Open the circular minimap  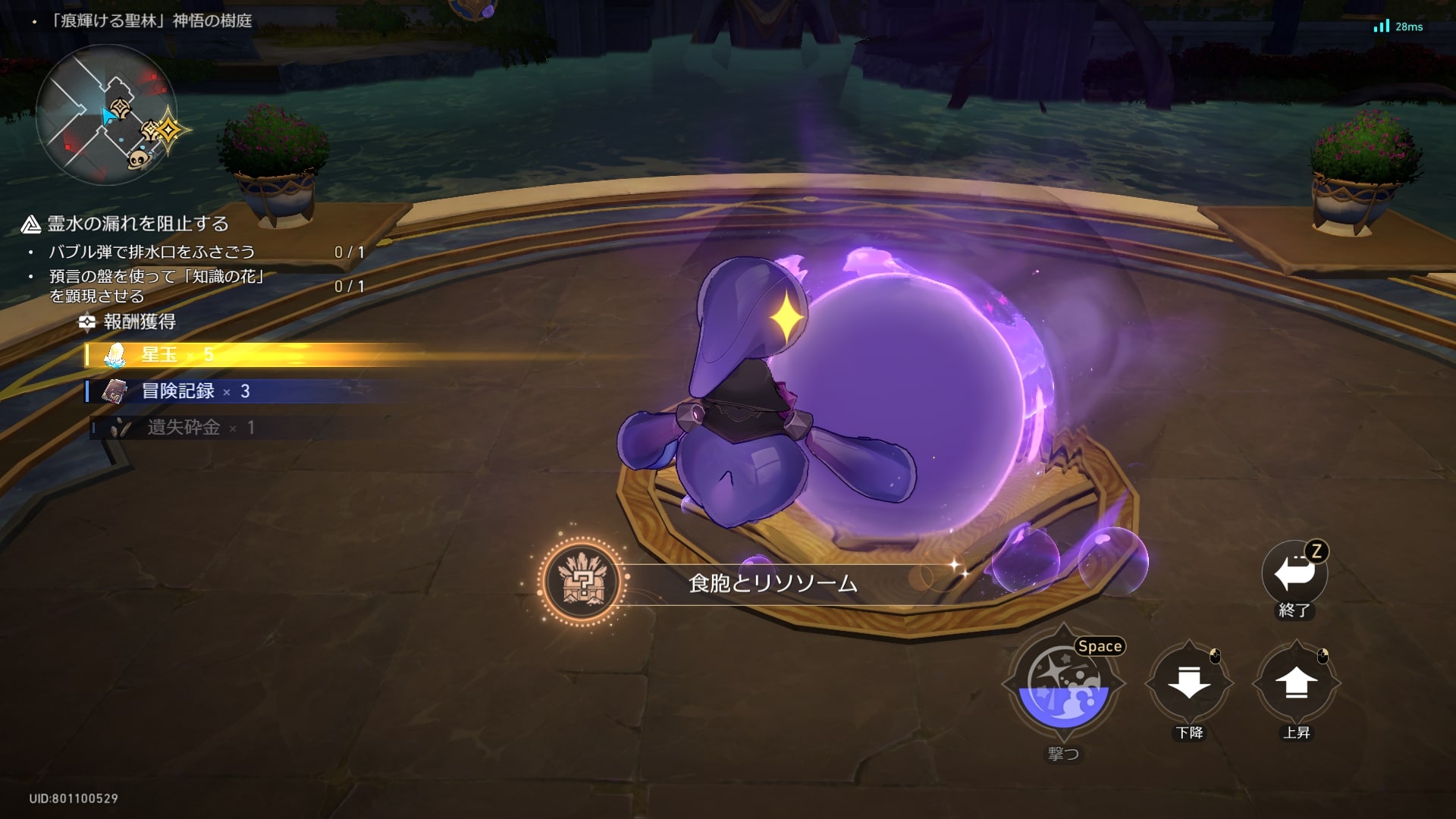click(x=106, y=115)
